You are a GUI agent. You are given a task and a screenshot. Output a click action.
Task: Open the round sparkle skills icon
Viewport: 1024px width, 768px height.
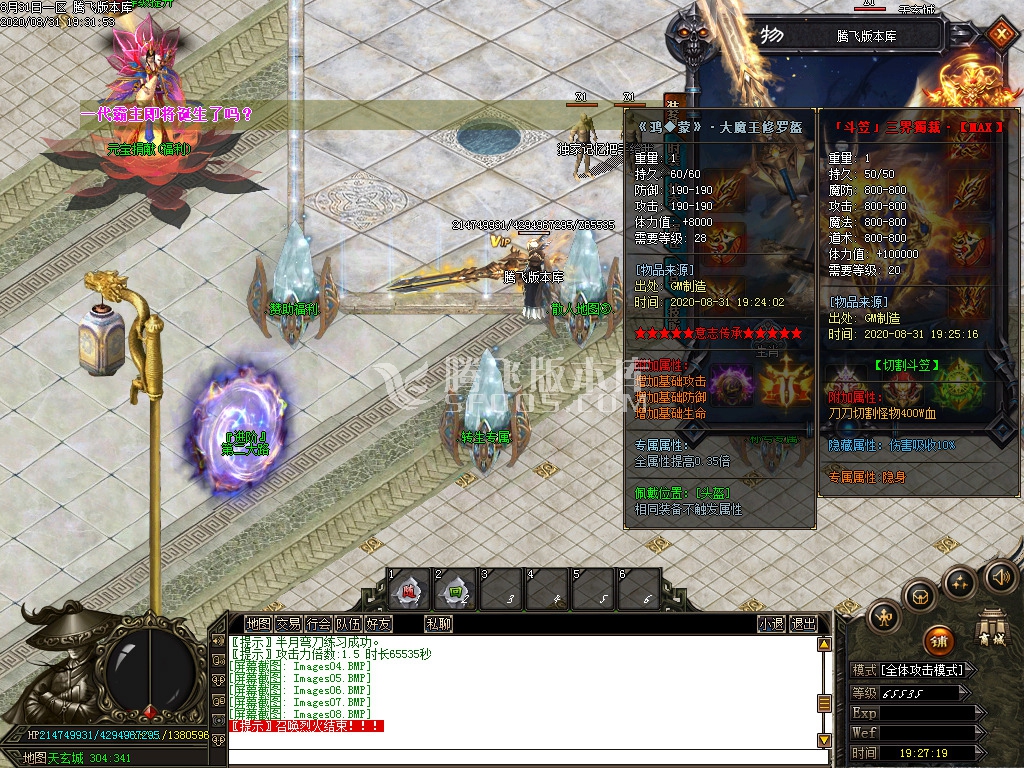[960, 582]
